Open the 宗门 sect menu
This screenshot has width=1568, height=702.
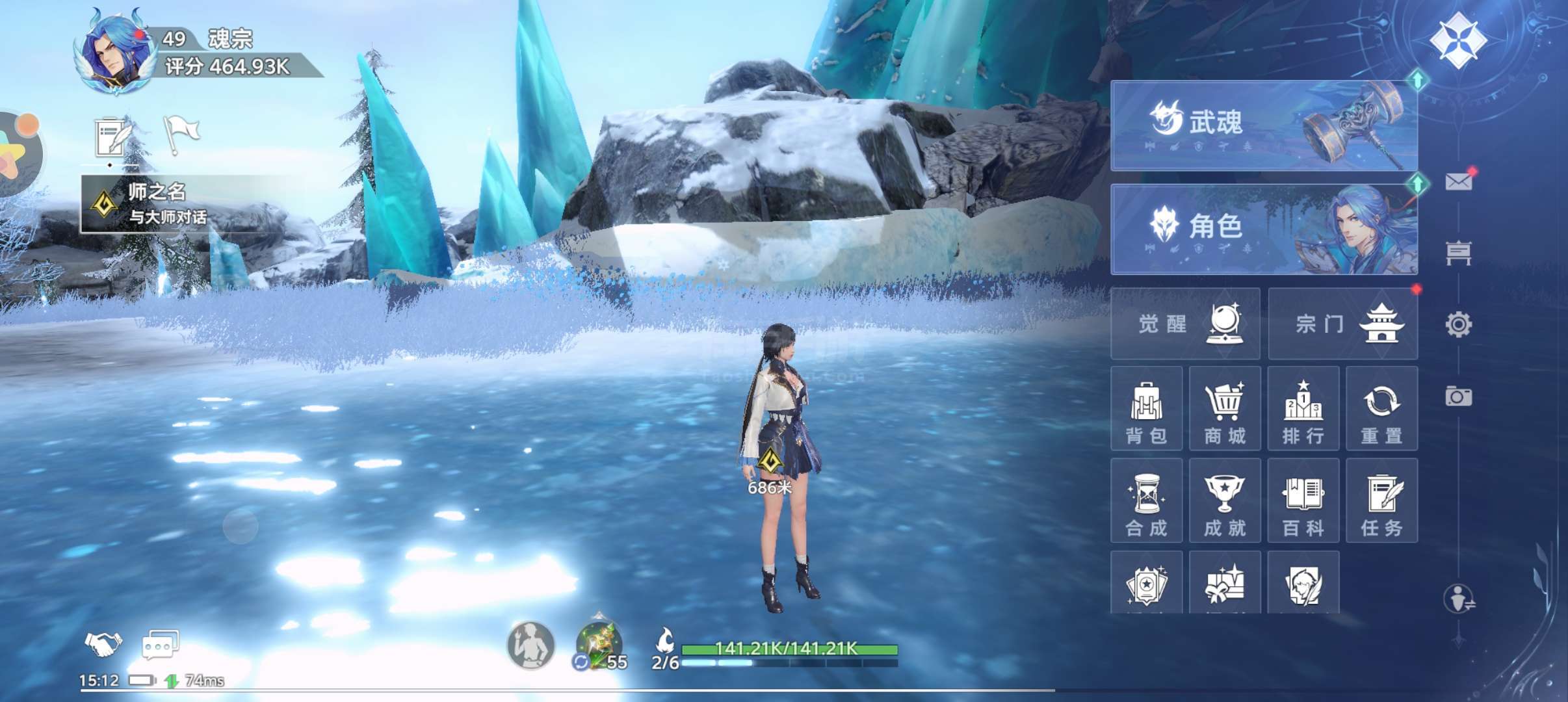coord(1342,324)
